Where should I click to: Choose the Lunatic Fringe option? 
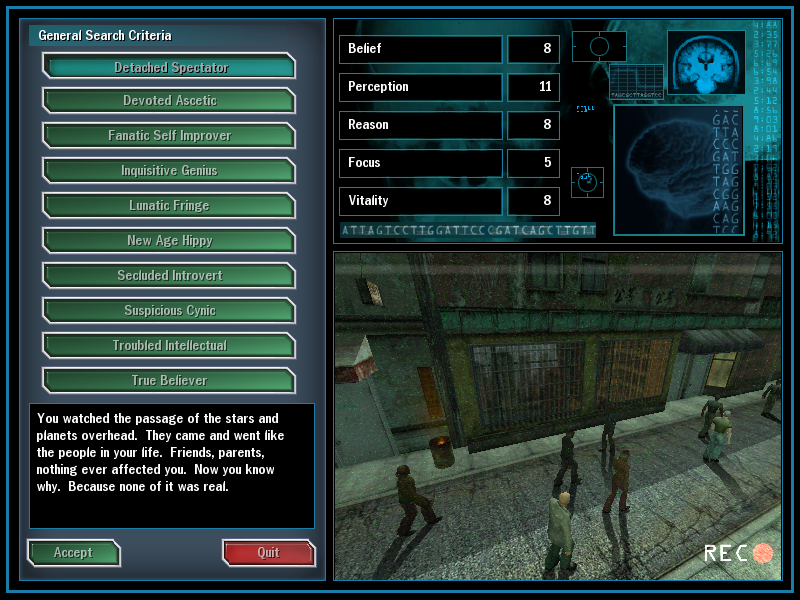click(170, 206)
